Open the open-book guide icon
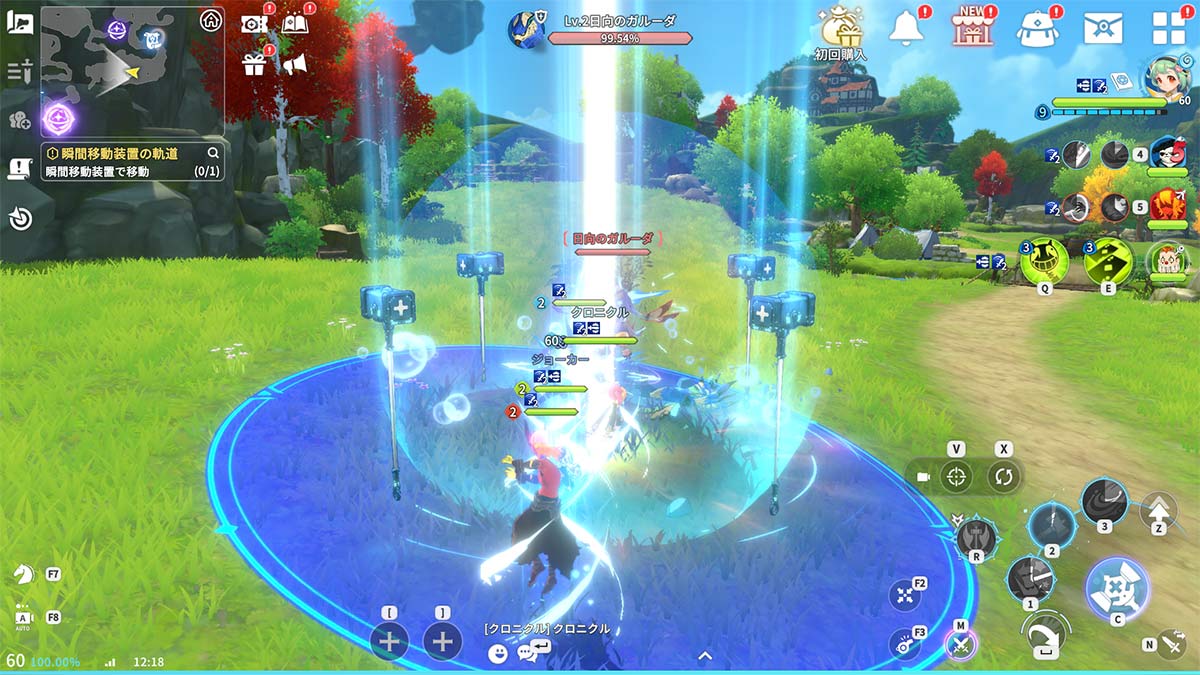The width and height of the screenshot is (1200, 675). pyautogui.click(x=294, y=23)
